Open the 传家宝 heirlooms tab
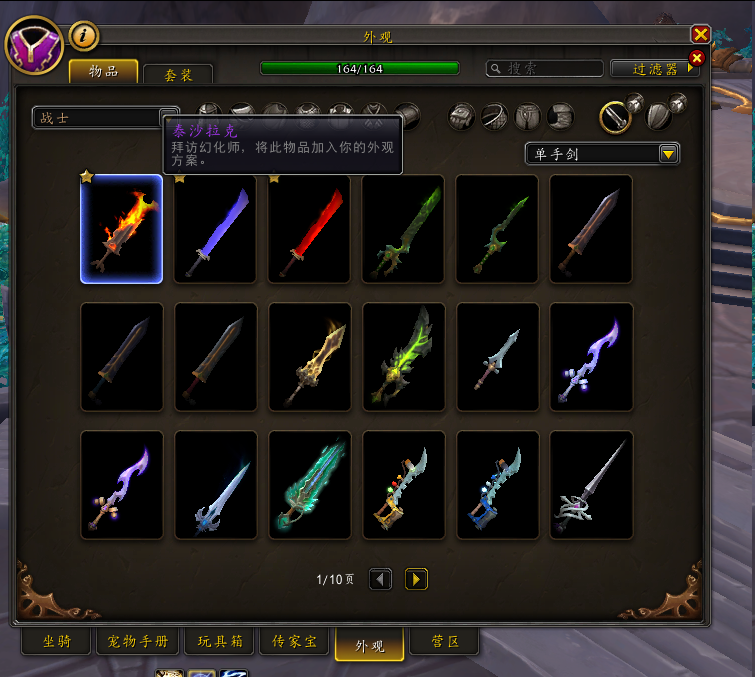 coord(294,641)
